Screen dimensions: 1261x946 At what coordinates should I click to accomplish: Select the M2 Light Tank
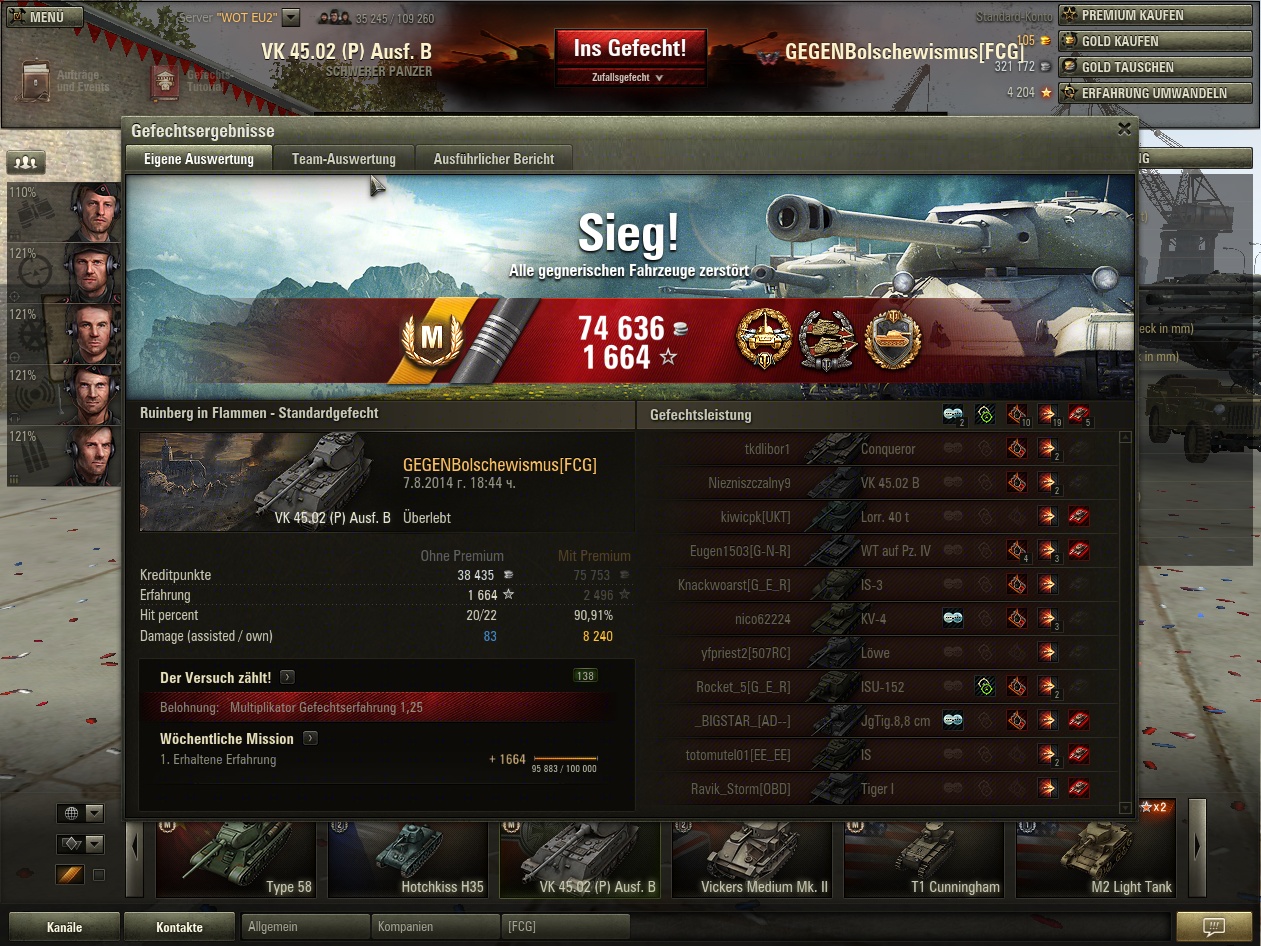coord(1095,859)
